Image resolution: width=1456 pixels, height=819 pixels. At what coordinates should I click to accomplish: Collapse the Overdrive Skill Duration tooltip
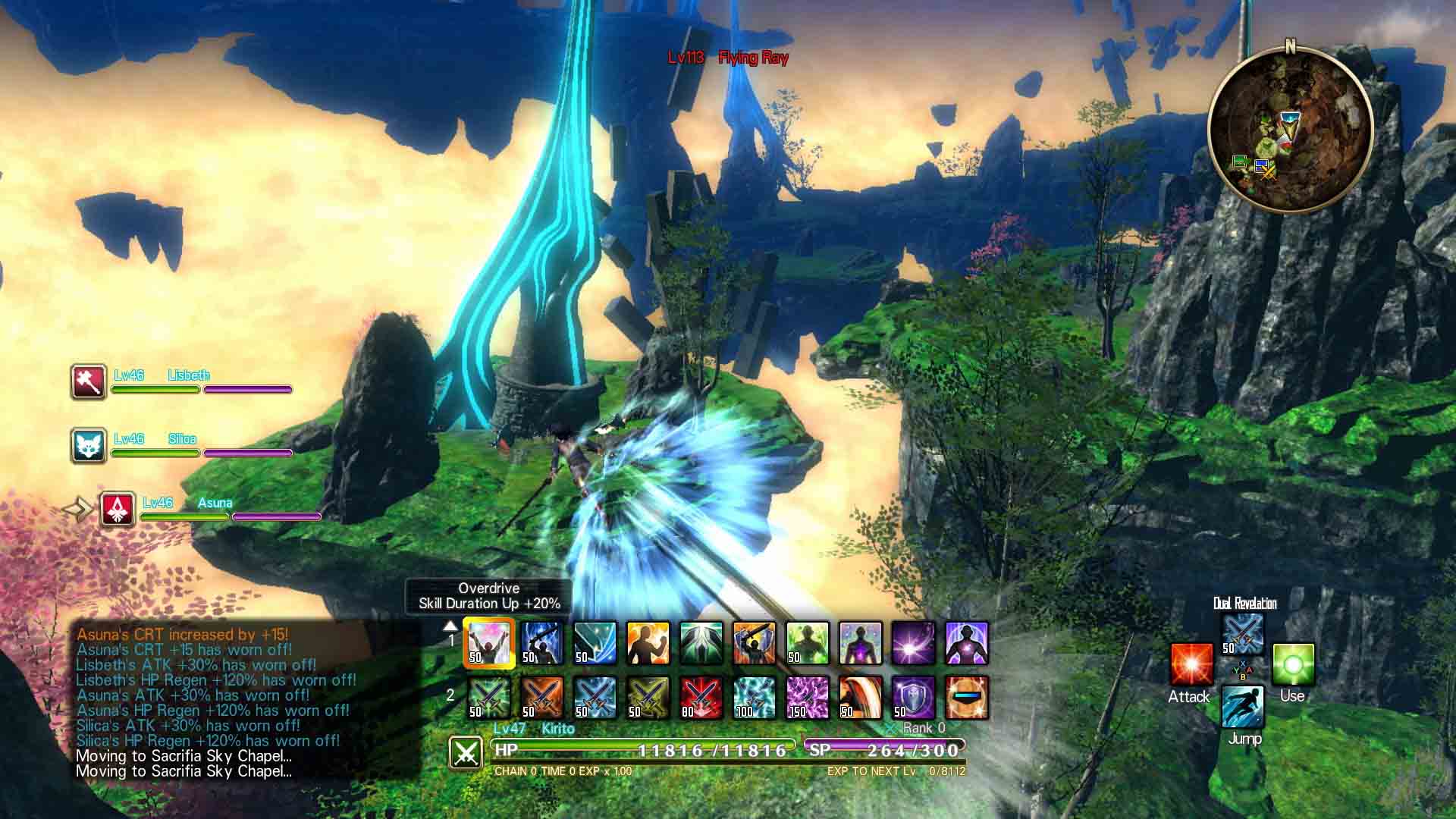pos(489,596)
